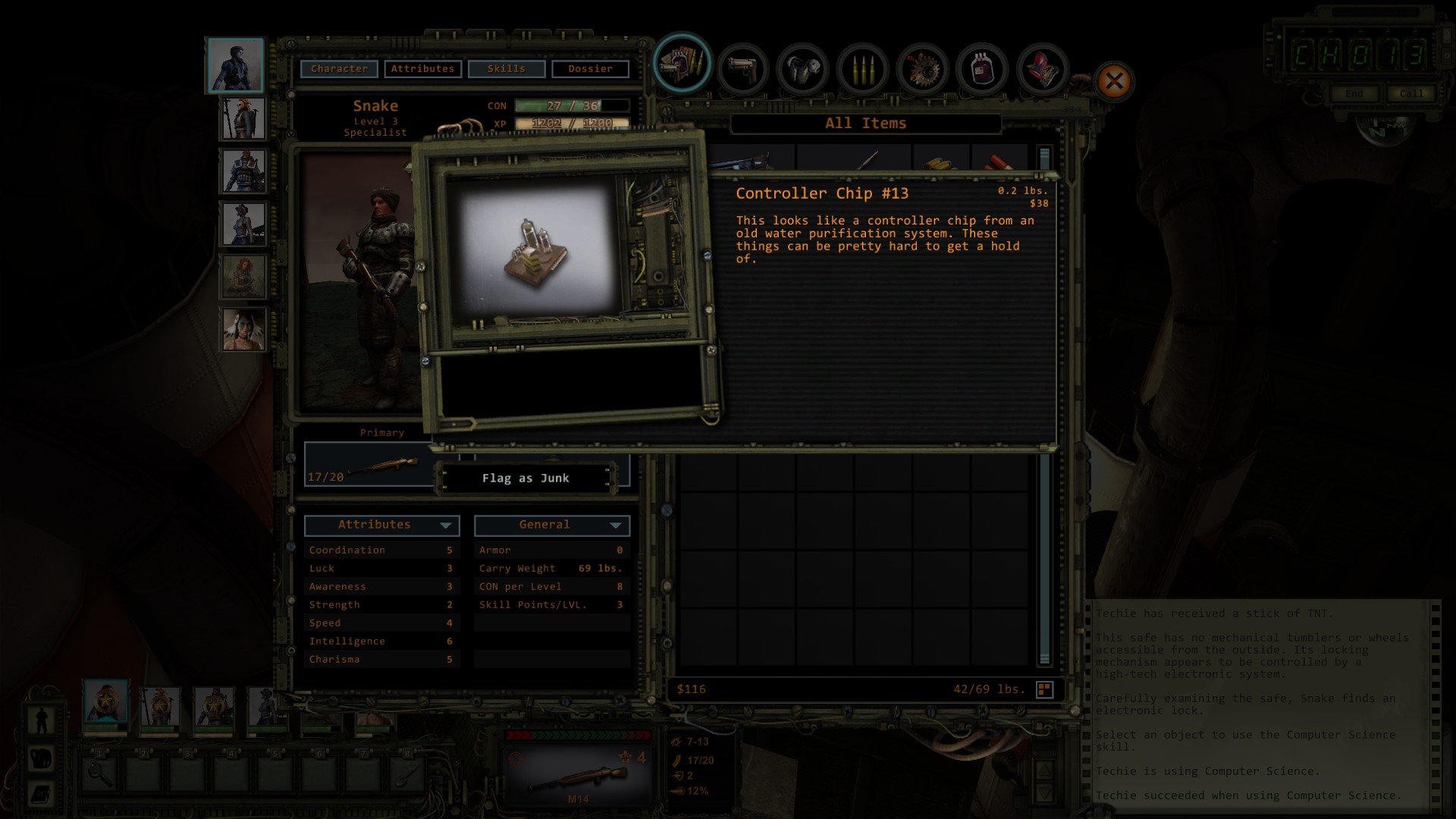Filter inventory to armor items
The height and width of the screenshot is (819, 1456).
802,69
